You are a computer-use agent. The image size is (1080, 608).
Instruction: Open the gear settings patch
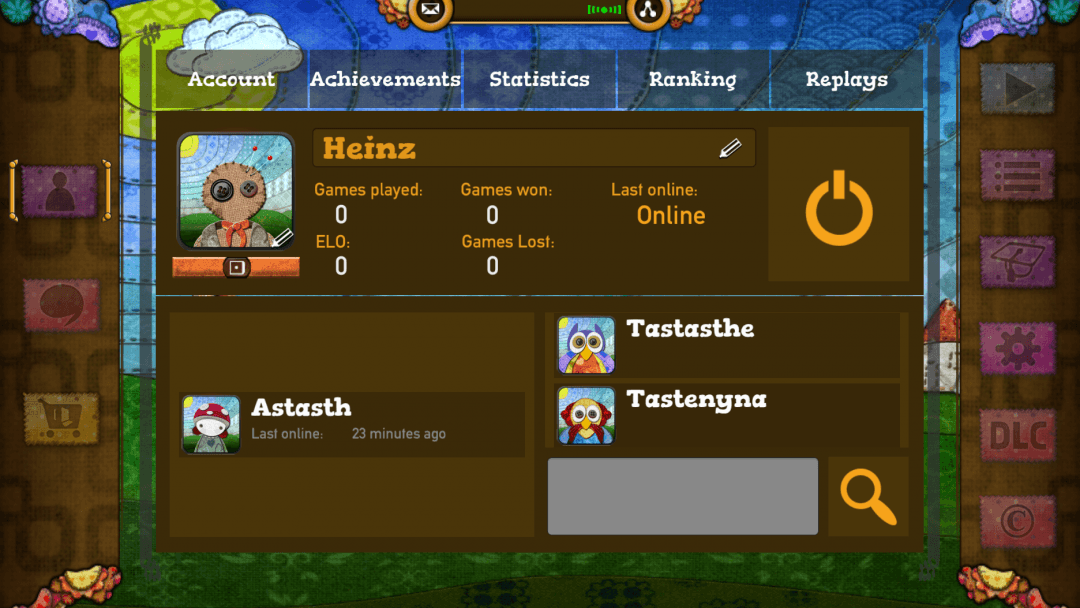1017,348
